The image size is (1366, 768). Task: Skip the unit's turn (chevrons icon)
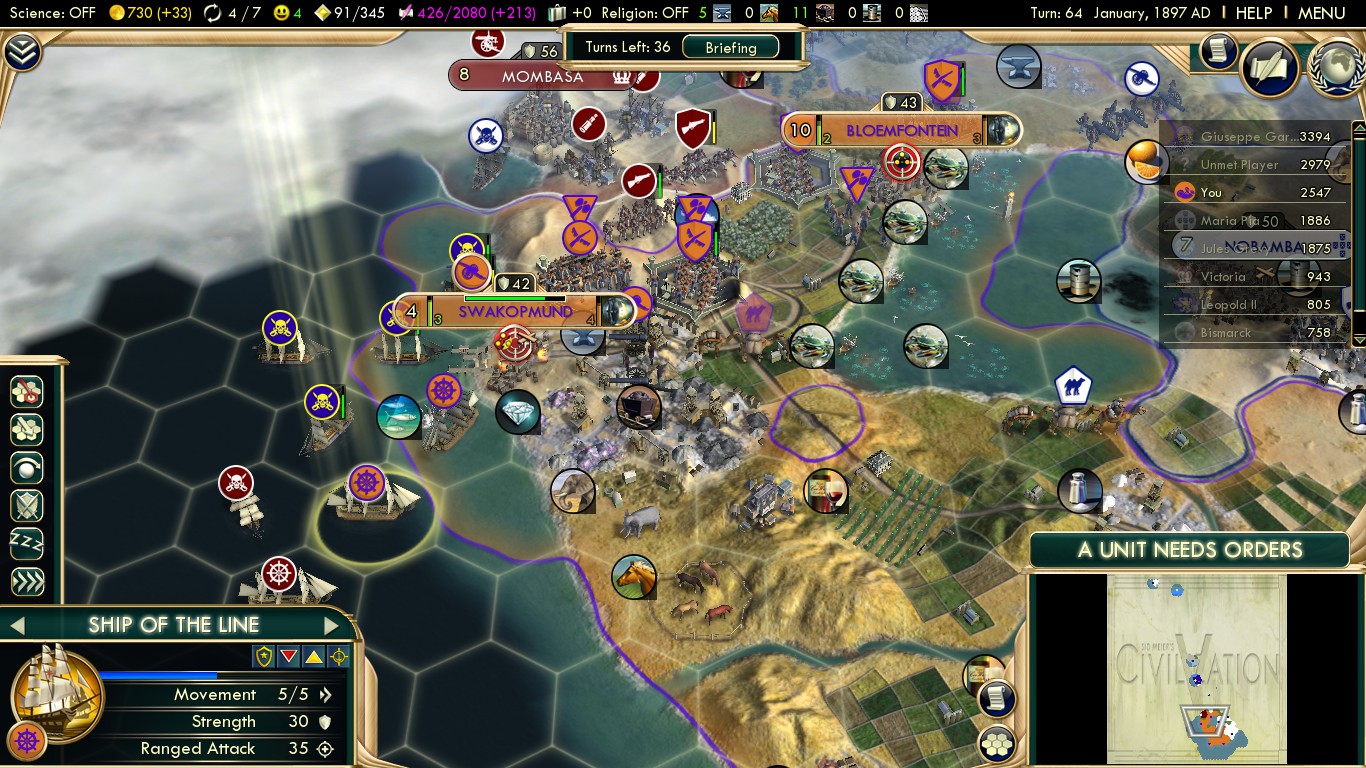pos(27,582)
